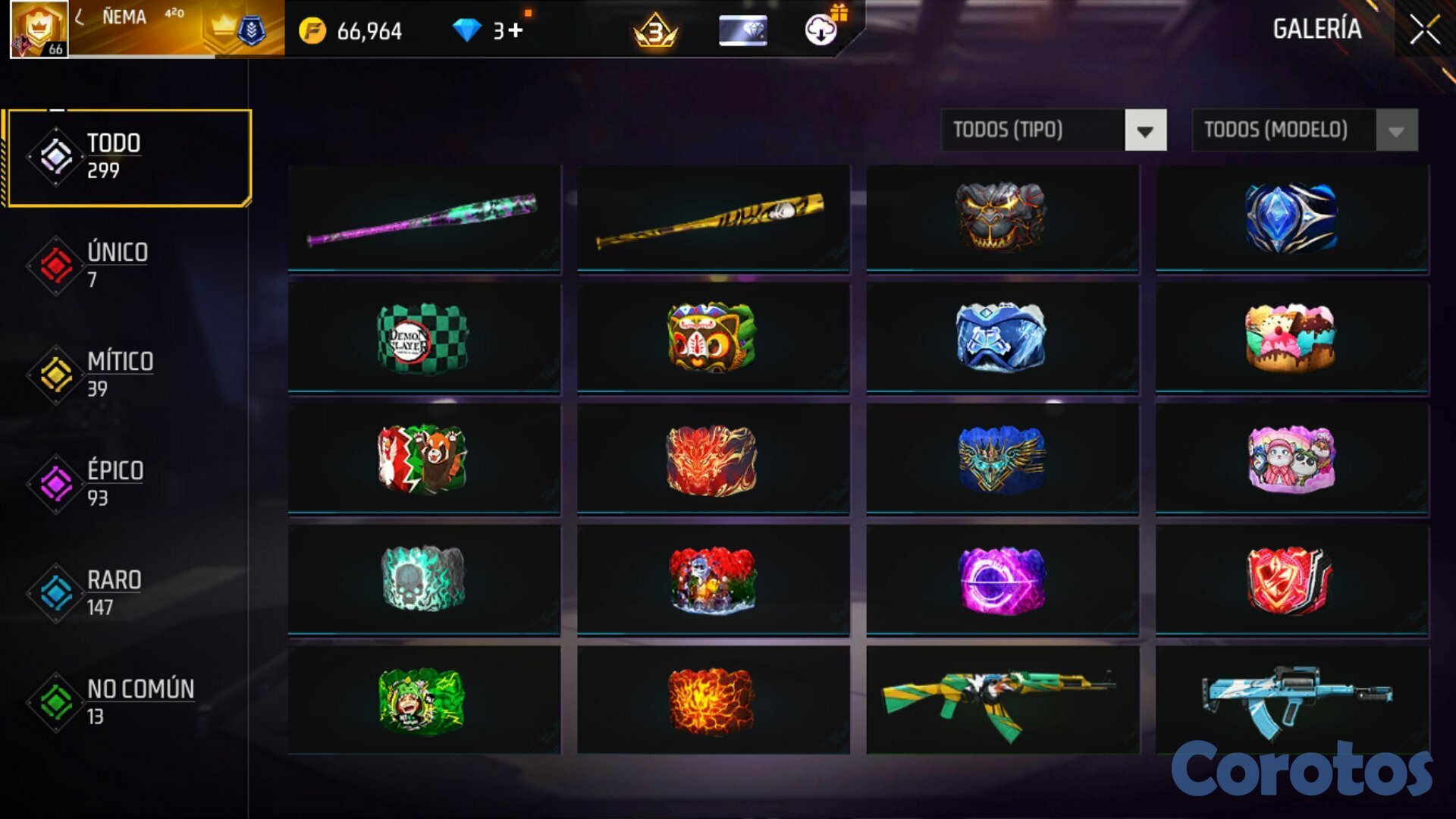Add diamonds with the plus button
The image size is (1456, 819).
point(516,30)
